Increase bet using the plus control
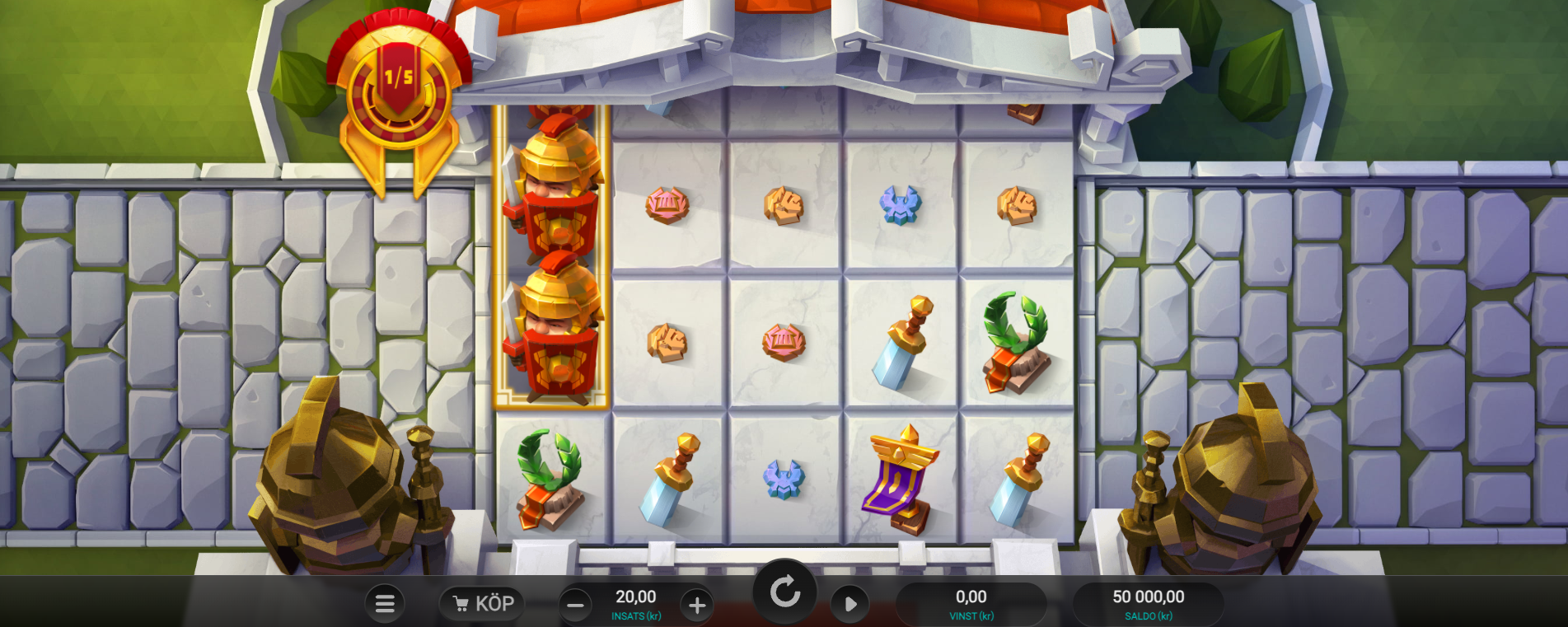 696,604
